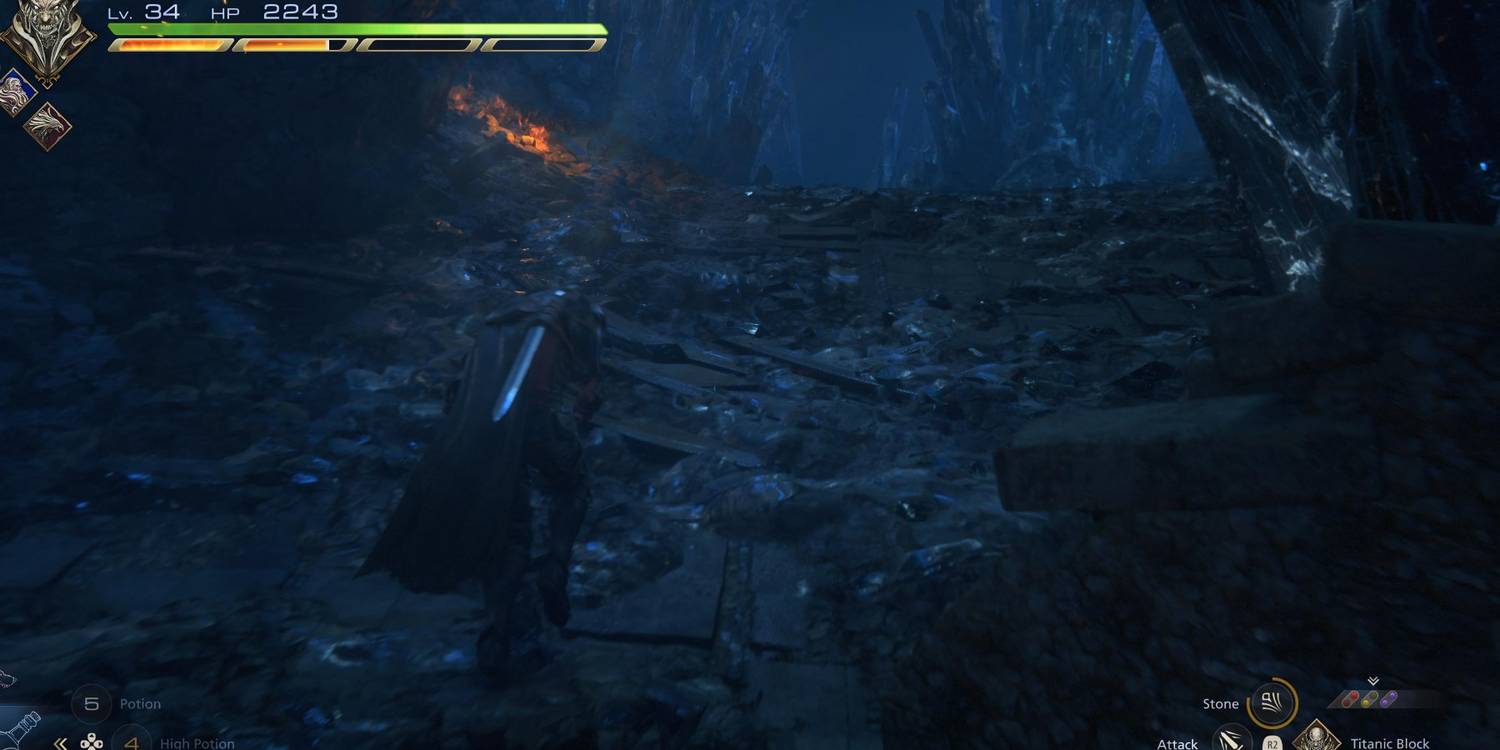Viewport: 1500px width, 750px height.
Task: Select the Stone label entry
Action: [1221, 703]
